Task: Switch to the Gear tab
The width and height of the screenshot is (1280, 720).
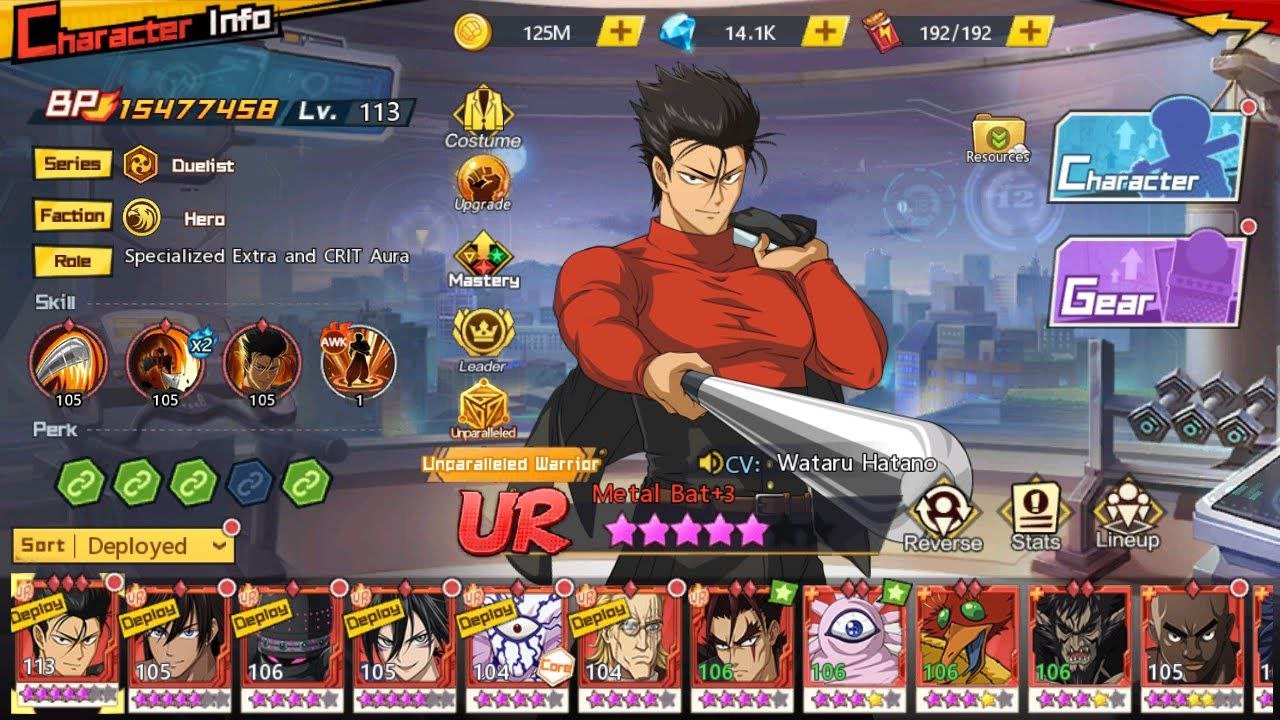Action: [1147, 282]
